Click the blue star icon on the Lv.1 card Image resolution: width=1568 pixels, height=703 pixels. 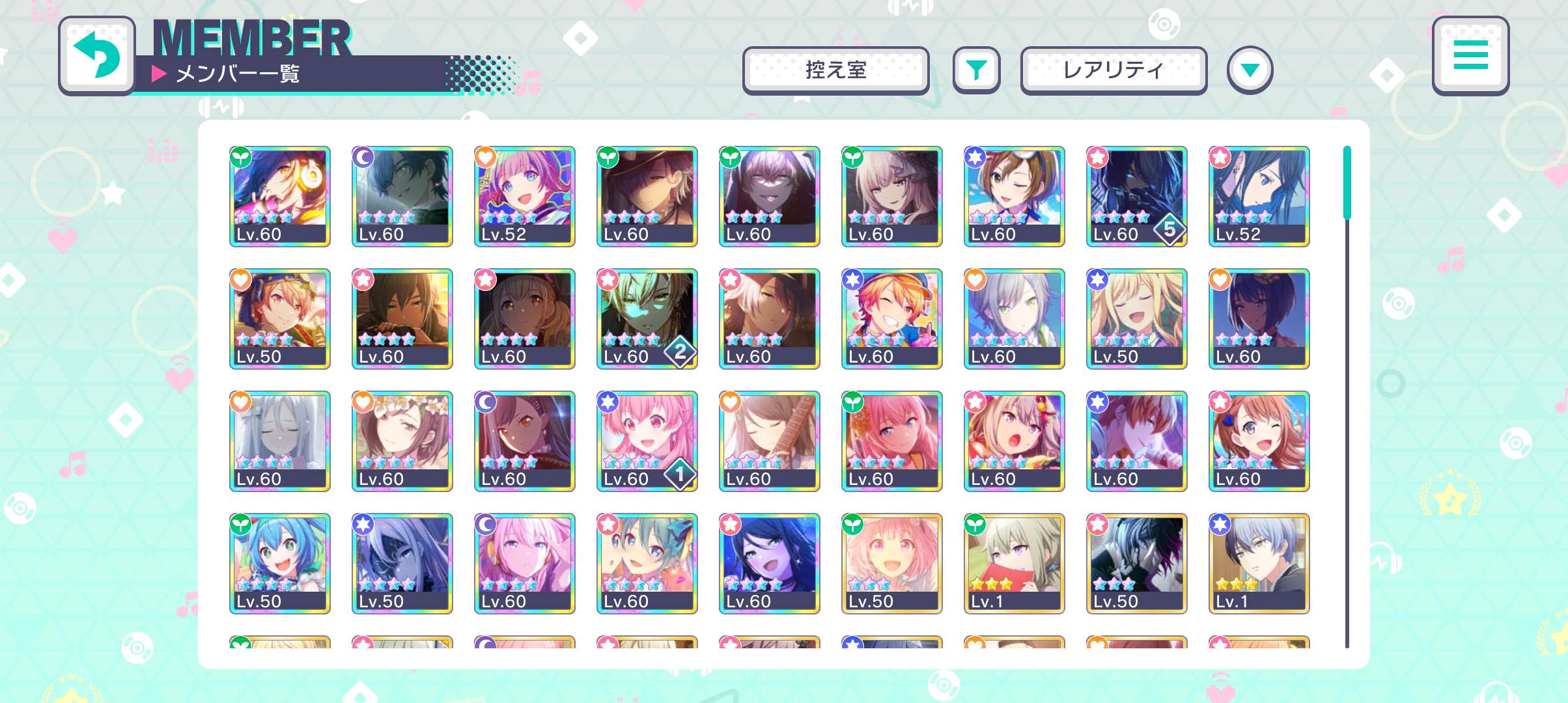click(1221, 525)
